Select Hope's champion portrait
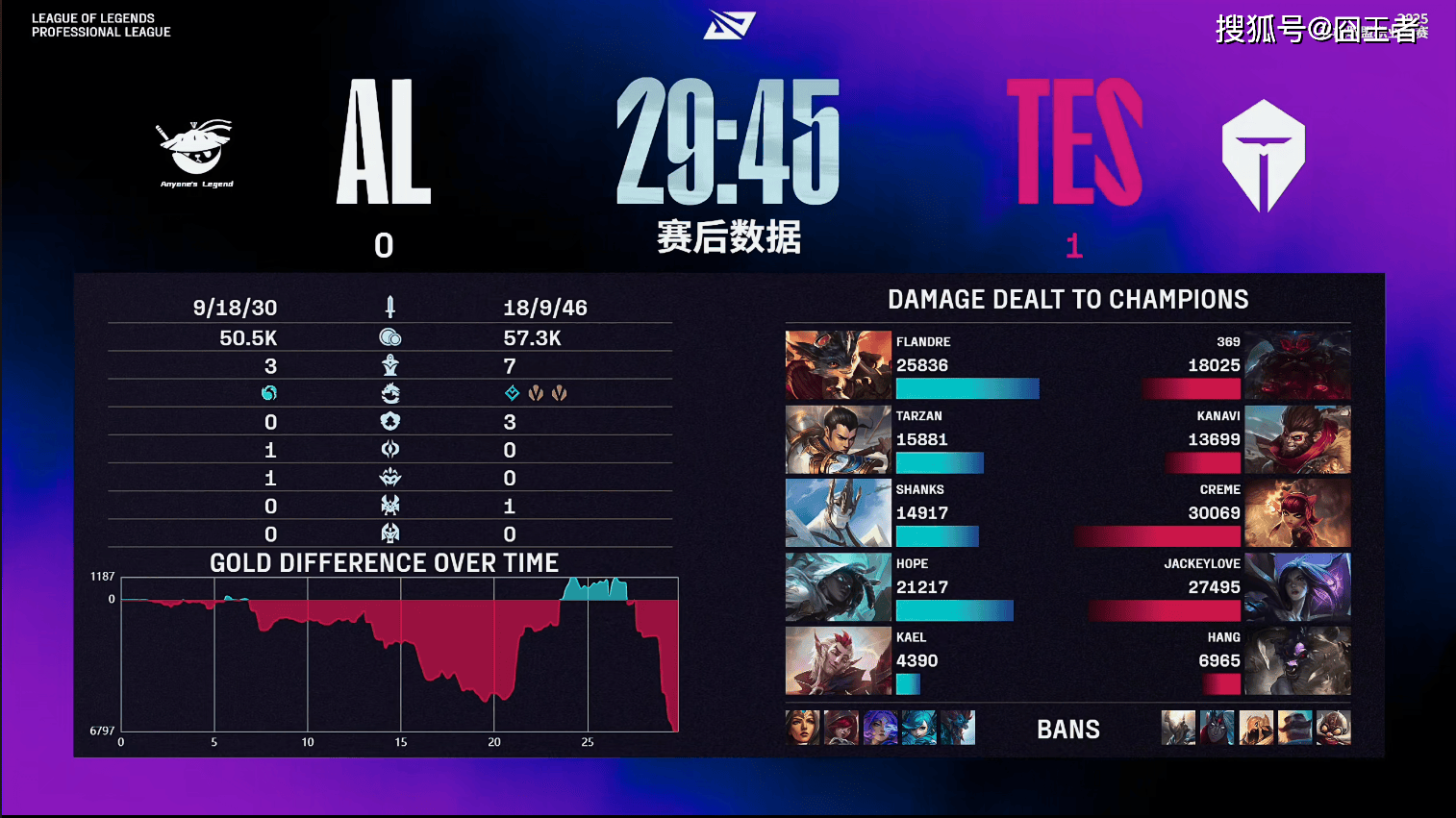 (x=838, y=587)
